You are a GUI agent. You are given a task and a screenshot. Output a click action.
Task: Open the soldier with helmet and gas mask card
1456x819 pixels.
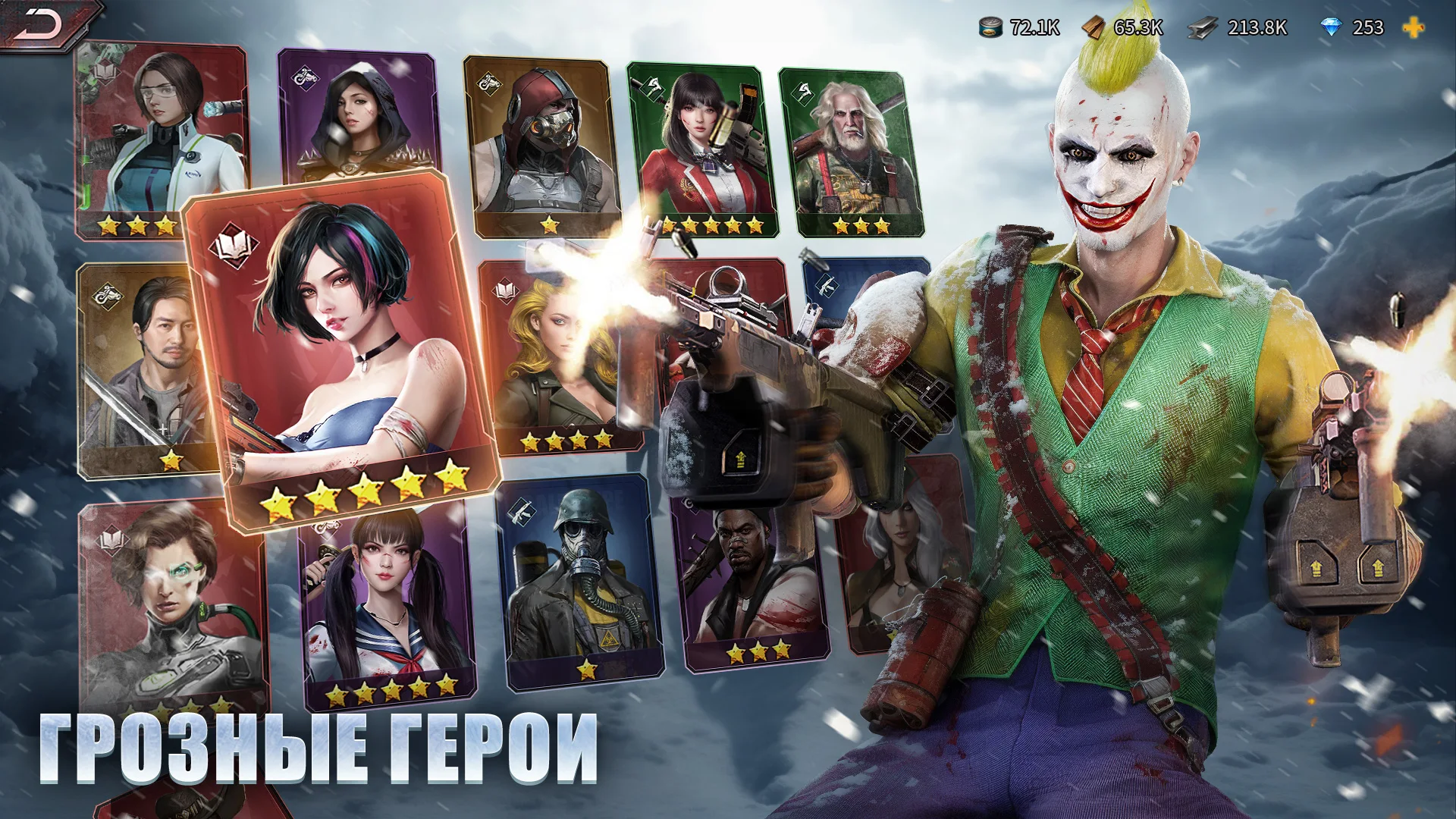tap(580, 584)
